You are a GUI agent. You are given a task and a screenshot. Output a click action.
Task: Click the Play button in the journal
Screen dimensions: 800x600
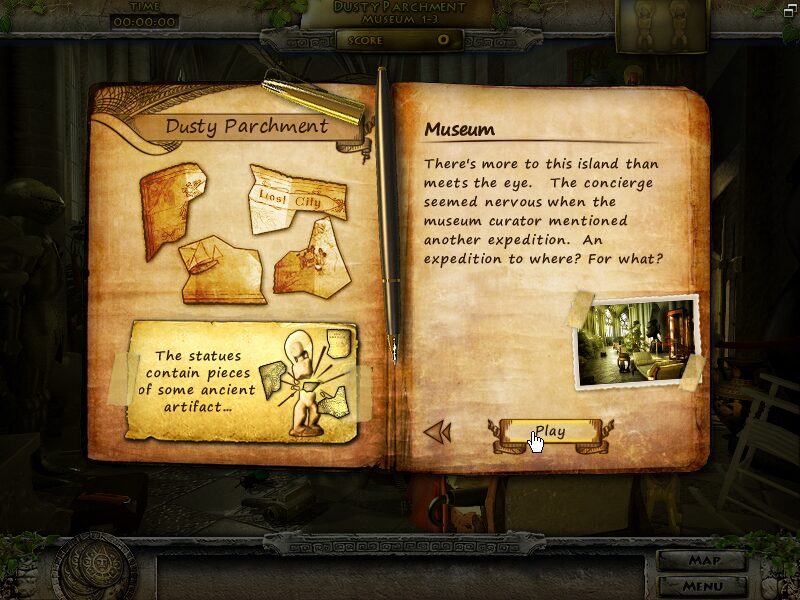point(549,432)
